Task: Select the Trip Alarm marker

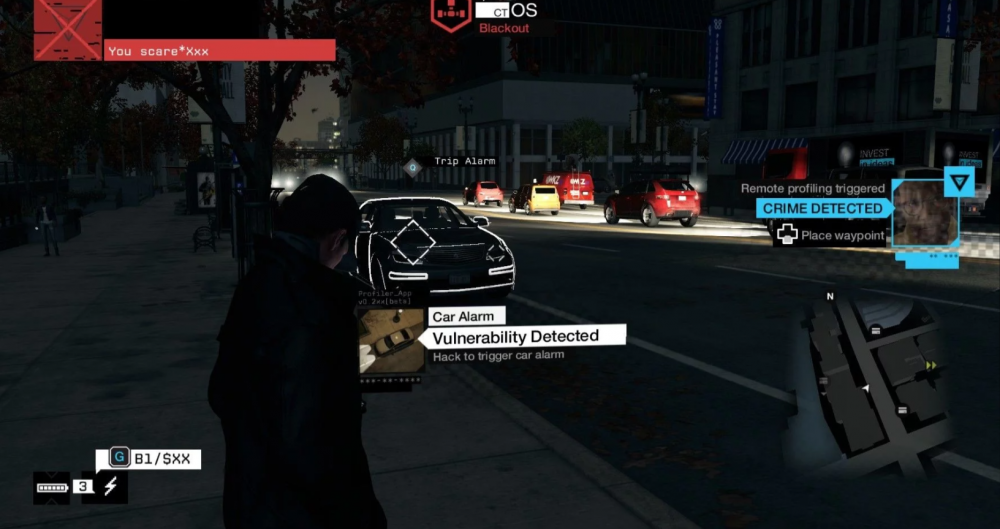Action: (412, 166)
